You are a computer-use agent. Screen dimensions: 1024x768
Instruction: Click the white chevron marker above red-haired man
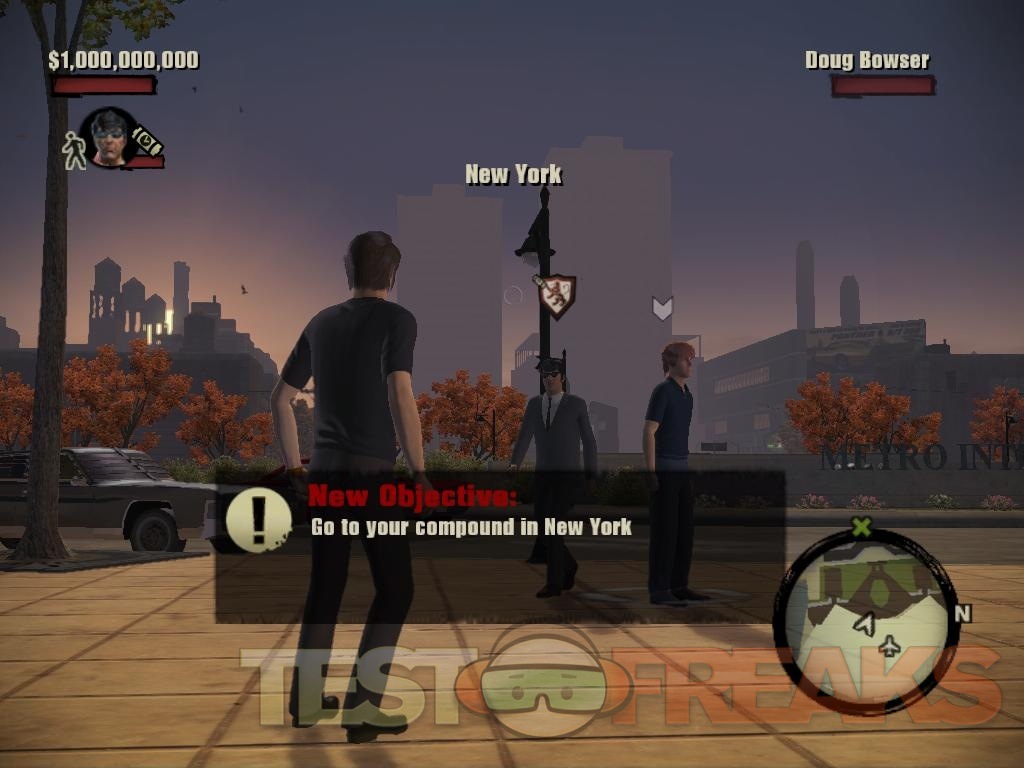click(662, 307)
